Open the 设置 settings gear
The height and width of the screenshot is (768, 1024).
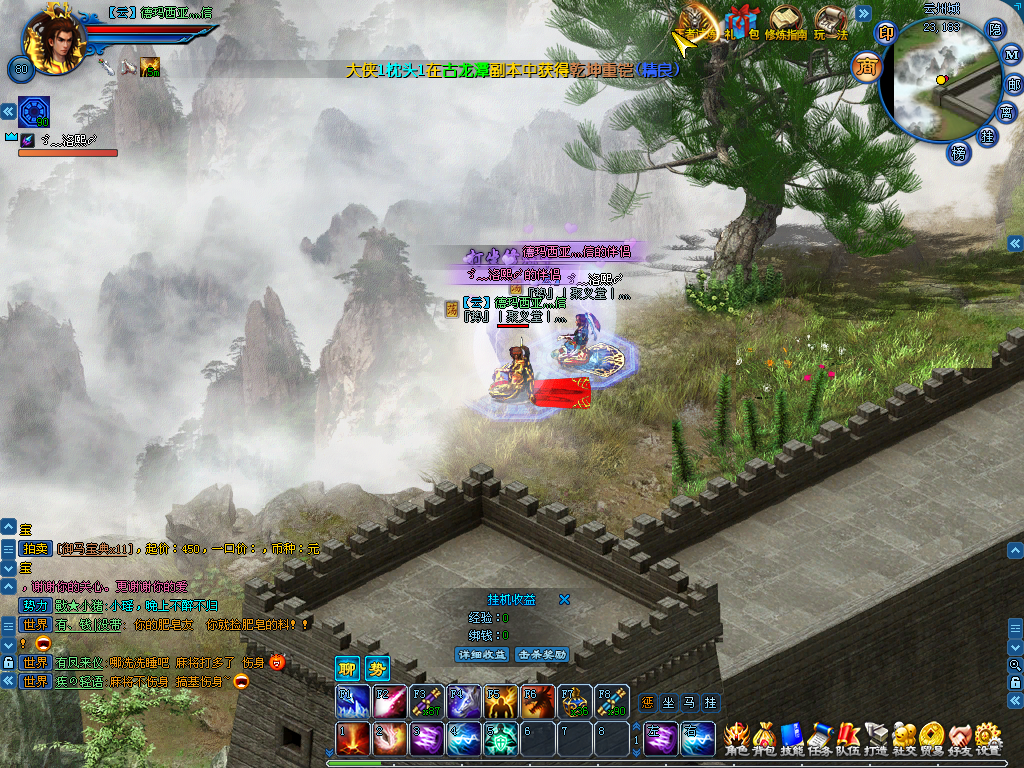point(988,738)
